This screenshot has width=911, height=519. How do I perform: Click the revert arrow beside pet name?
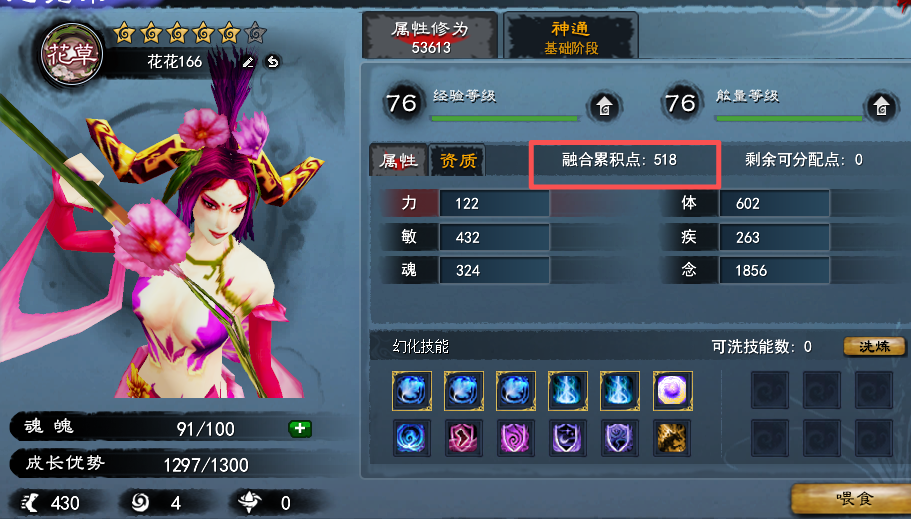click(x=272, y=62)
